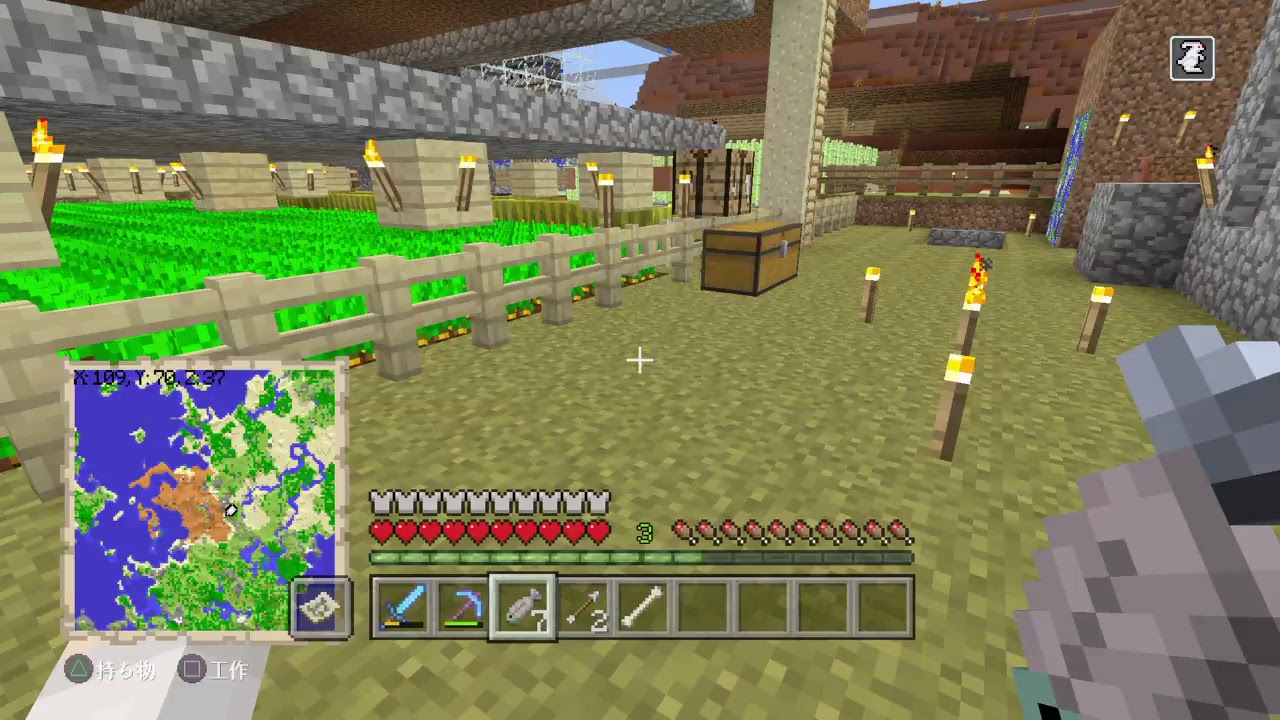Click the white rabbit avatar icon
The width and height of the screenshot is (1280, 720).
click(1192, 58)
